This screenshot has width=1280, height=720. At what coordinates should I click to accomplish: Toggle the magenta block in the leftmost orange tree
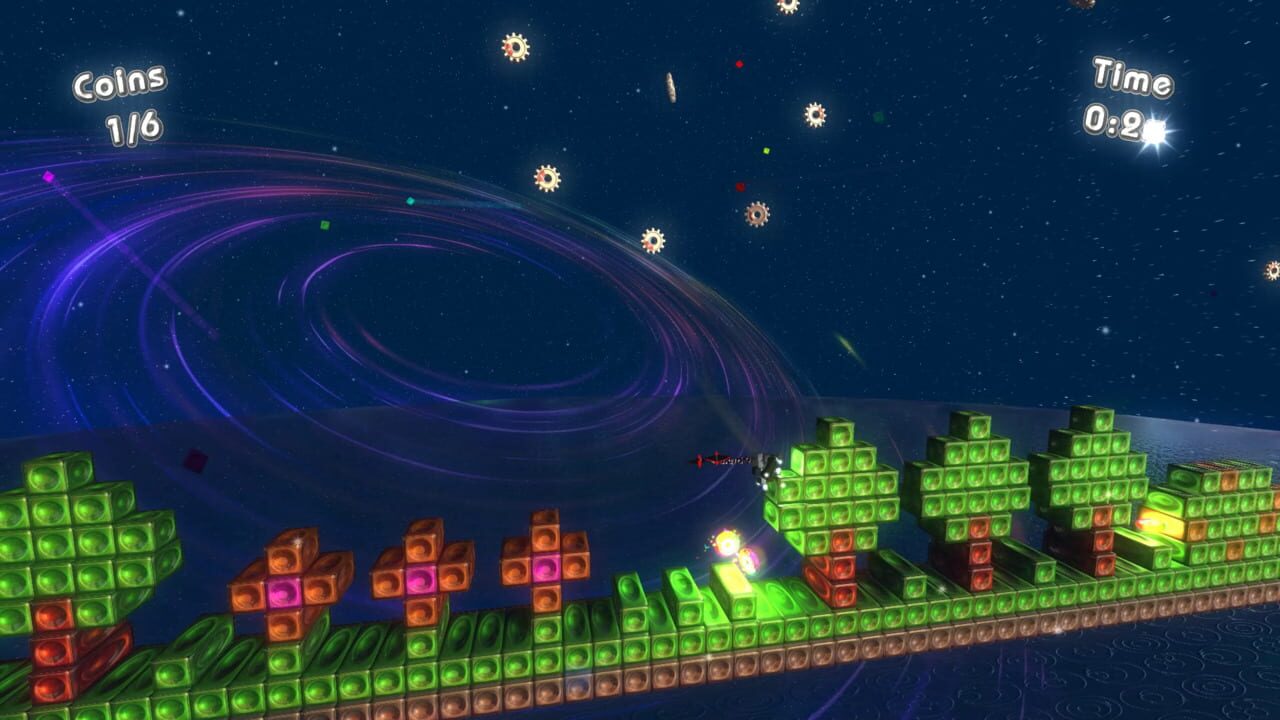tap(283, 592)
